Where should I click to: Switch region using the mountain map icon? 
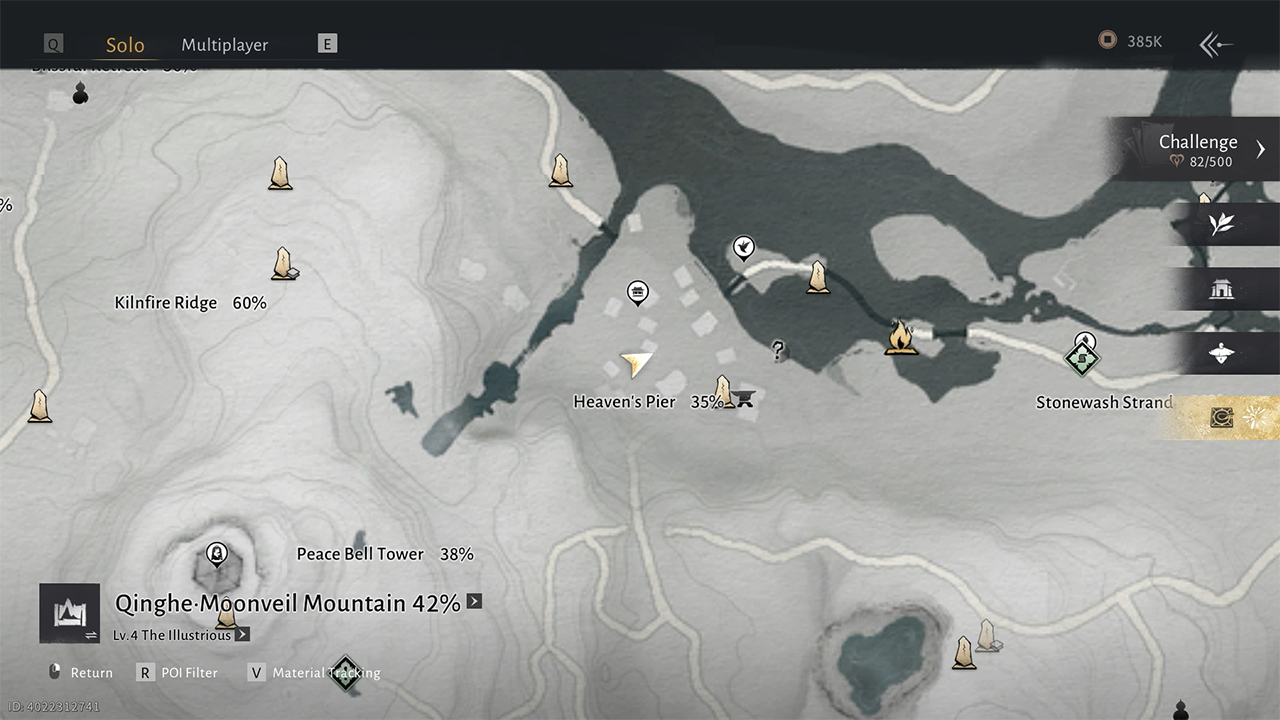70,612
